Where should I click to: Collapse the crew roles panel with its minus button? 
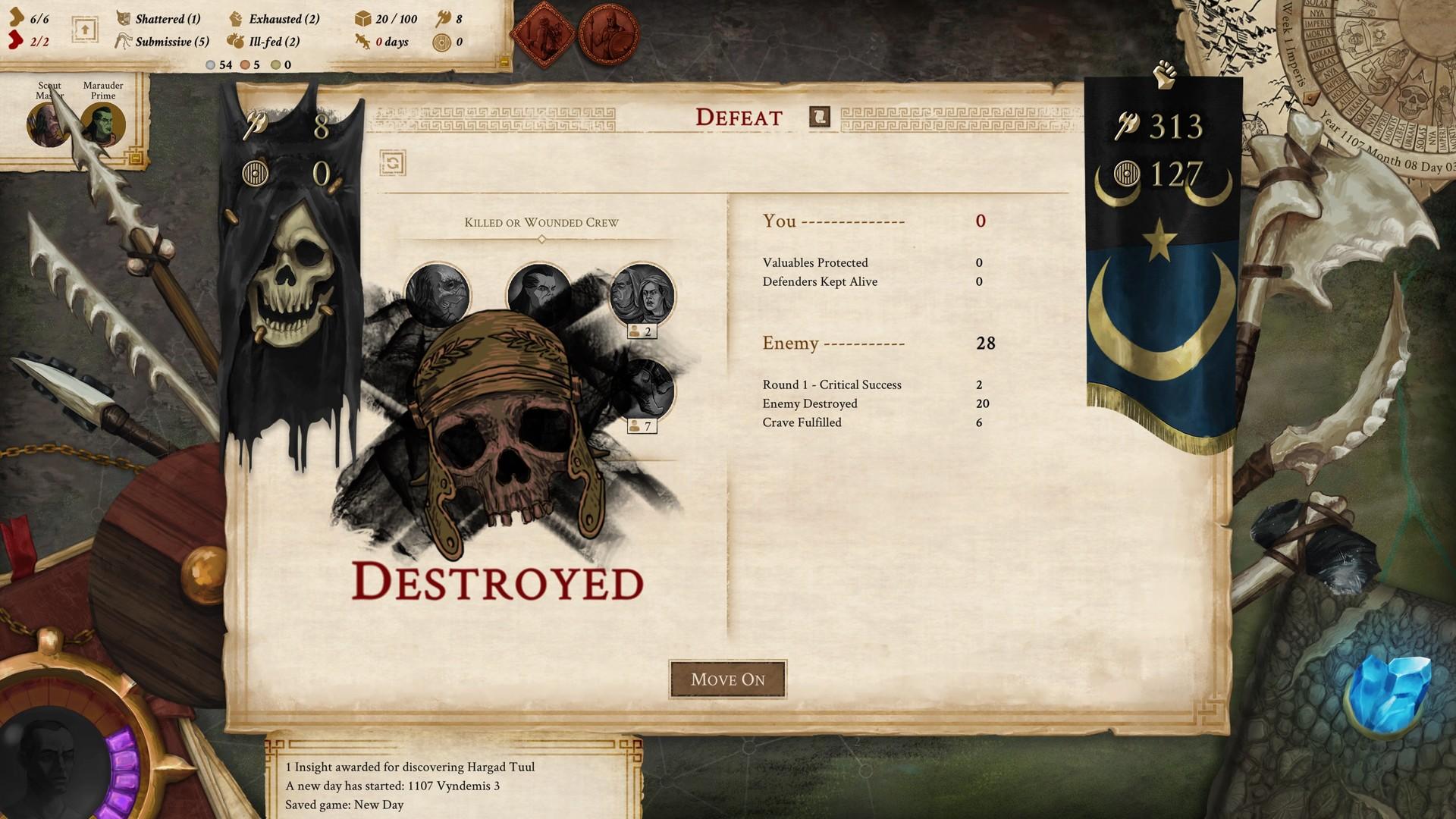pyautogui.click(x=136, y=158)
